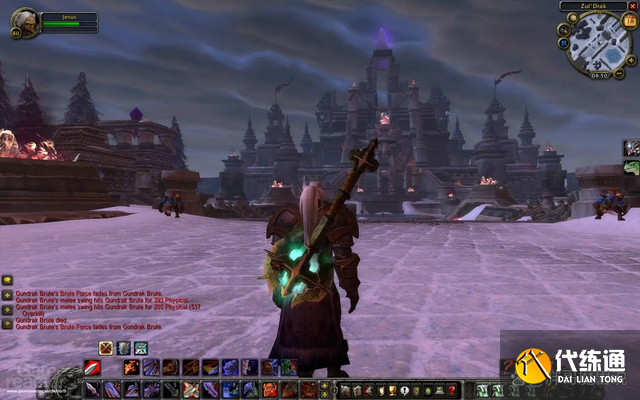The image size is (640, 400).
Task: Click the clock under the minimap
Action: click(x=599, y=75)
